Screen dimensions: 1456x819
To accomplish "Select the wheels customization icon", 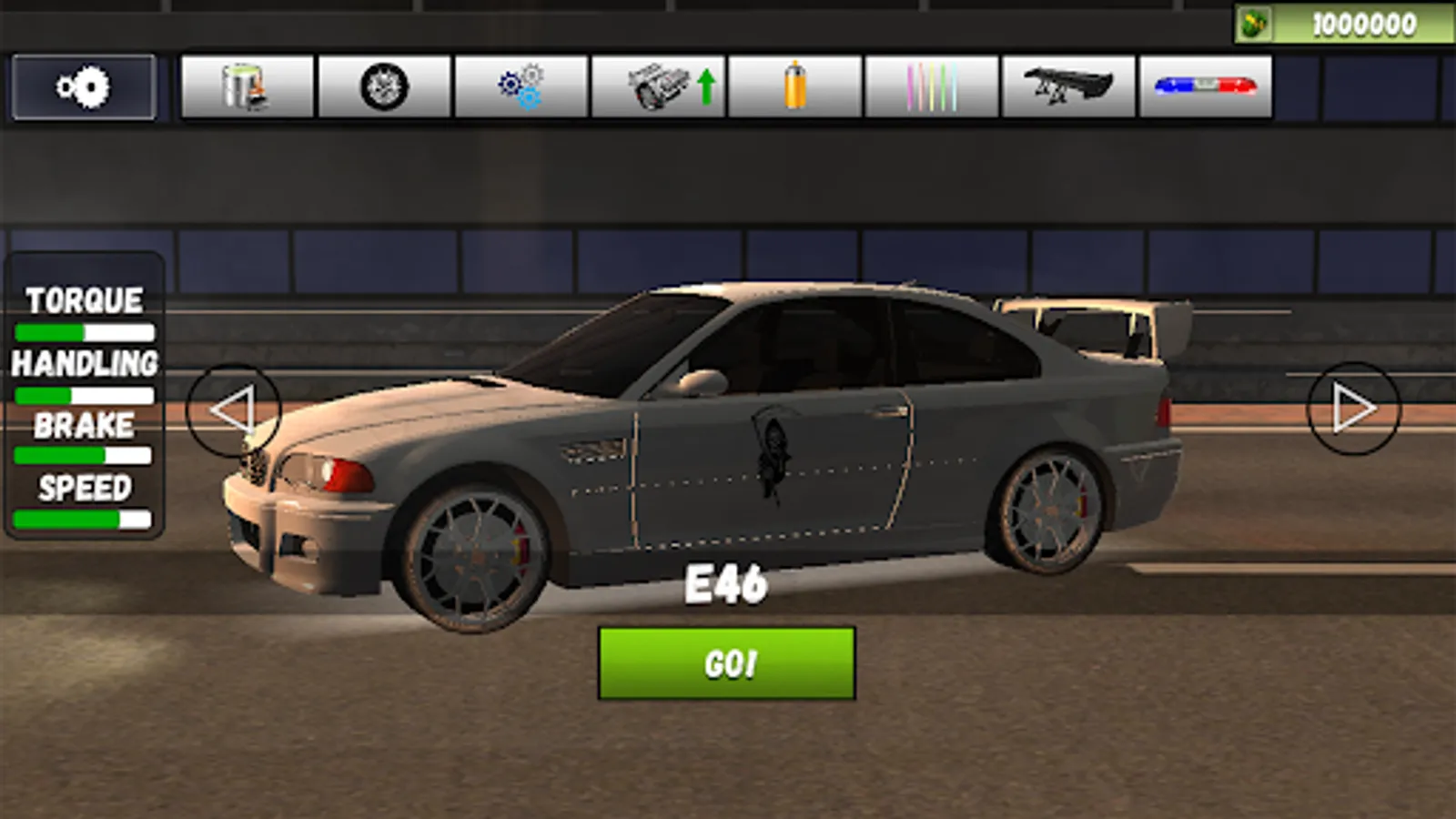I will tap(384, 87).
